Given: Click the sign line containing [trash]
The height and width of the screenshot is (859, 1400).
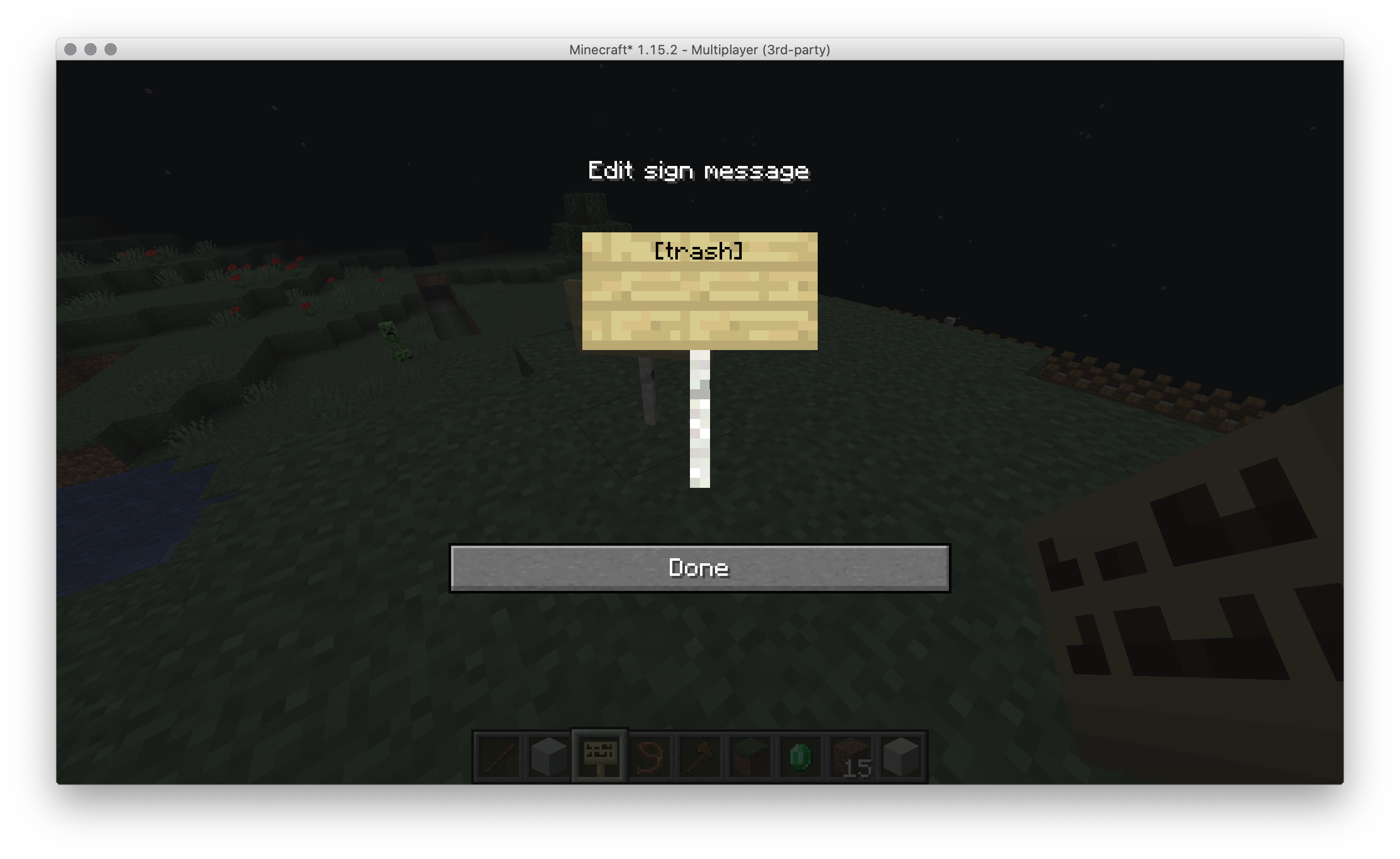Looking at the screenshot, I should 699,251.
